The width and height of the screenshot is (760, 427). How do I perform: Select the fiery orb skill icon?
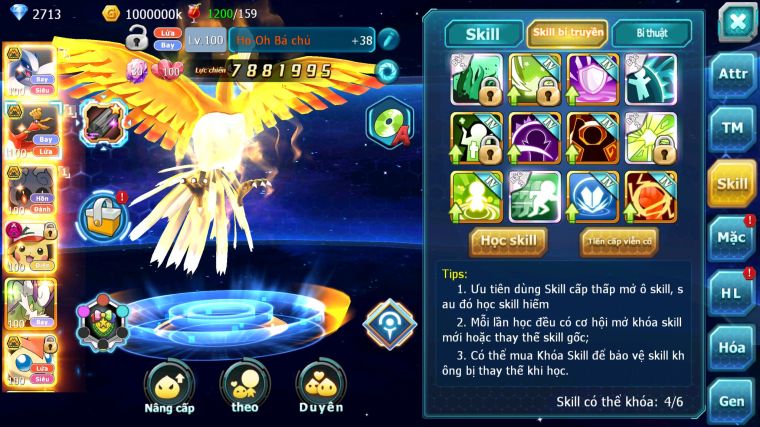pyautogui.click(x=651, y=196)
